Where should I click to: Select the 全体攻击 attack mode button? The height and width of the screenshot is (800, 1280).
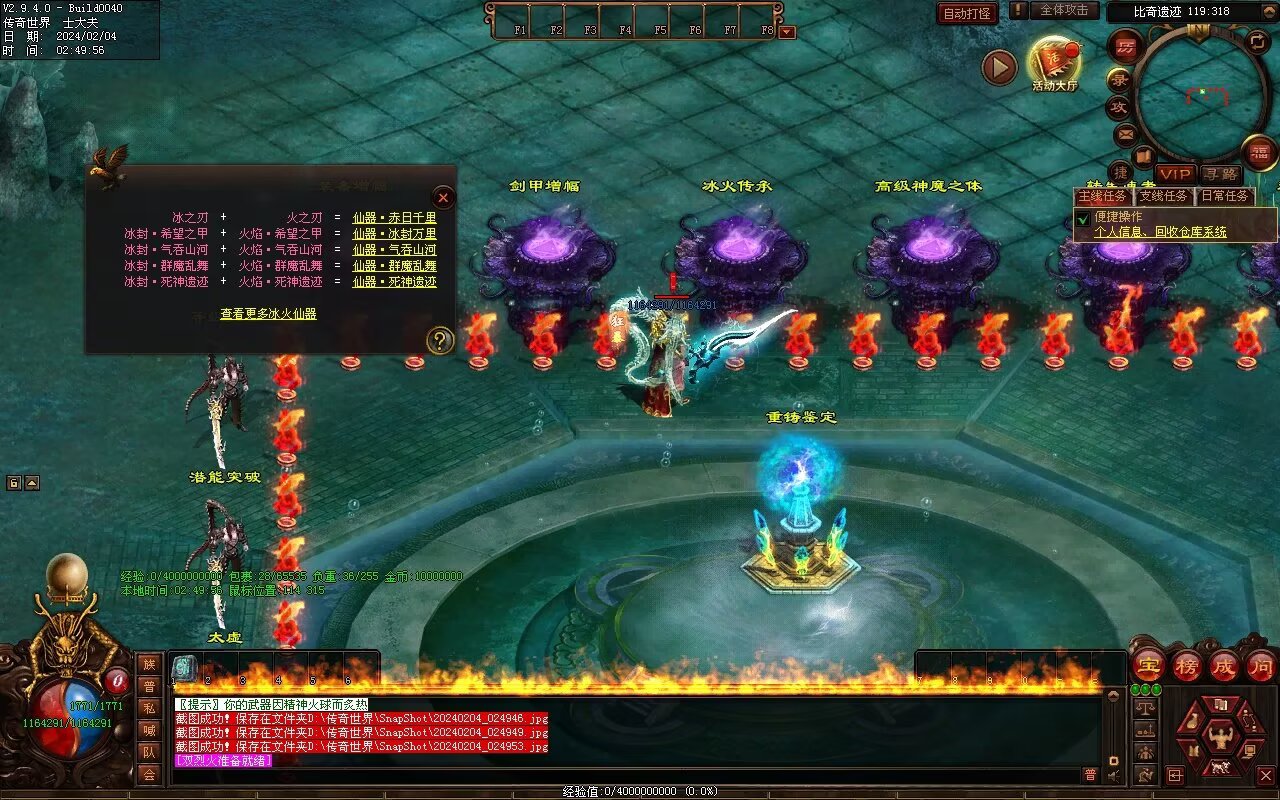[1063, 10]
